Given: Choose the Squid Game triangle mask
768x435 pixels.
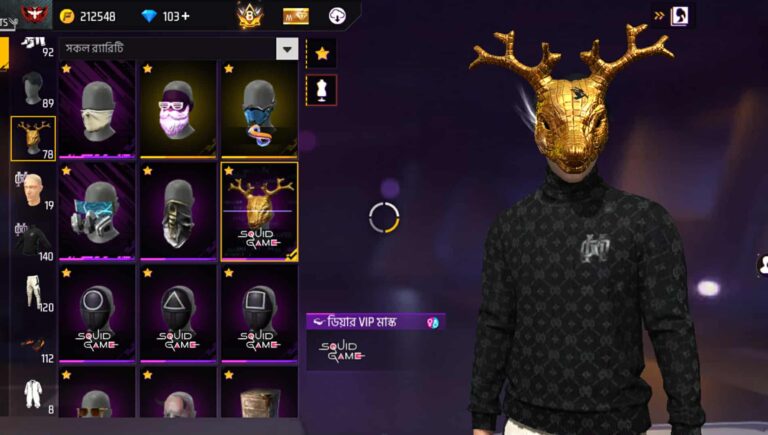Looking at the screenshot, I should click(178, 312).
